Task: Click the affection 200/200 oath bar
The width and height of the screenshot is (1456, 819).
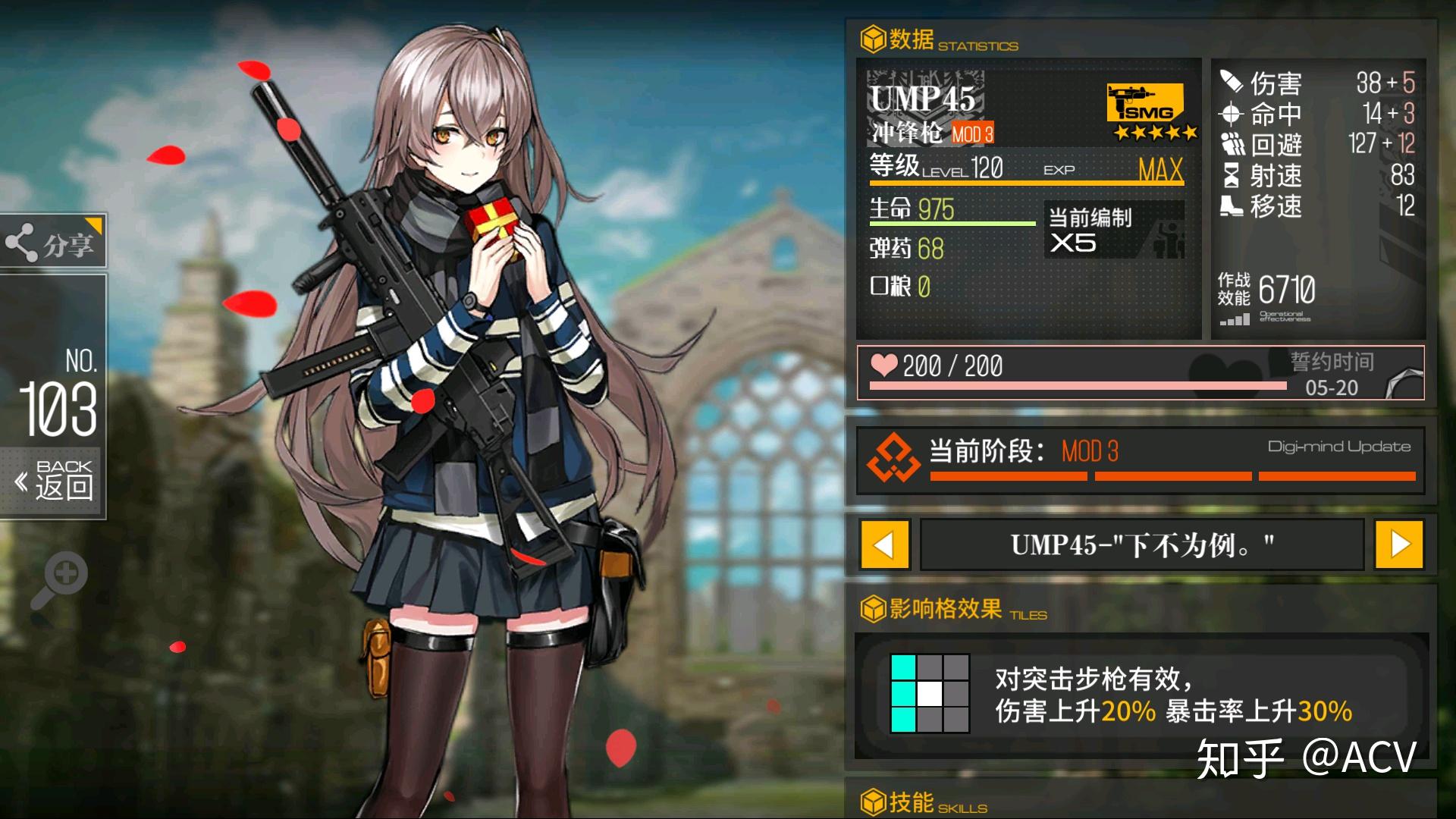Action: (x=1141, y=372)
